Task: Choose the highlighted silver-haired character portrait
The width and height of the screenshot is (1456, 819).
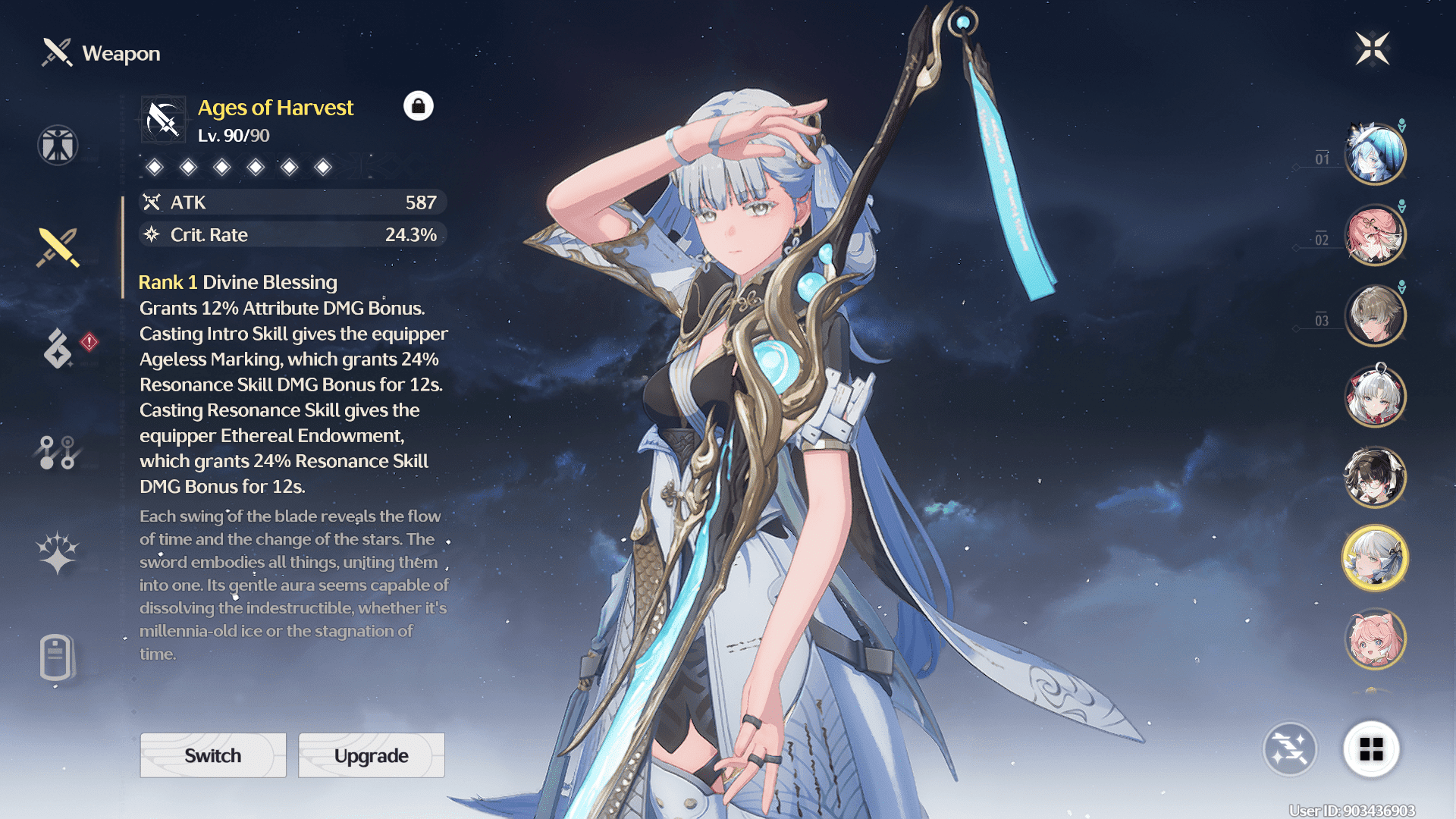Action: pos(1375,558)
